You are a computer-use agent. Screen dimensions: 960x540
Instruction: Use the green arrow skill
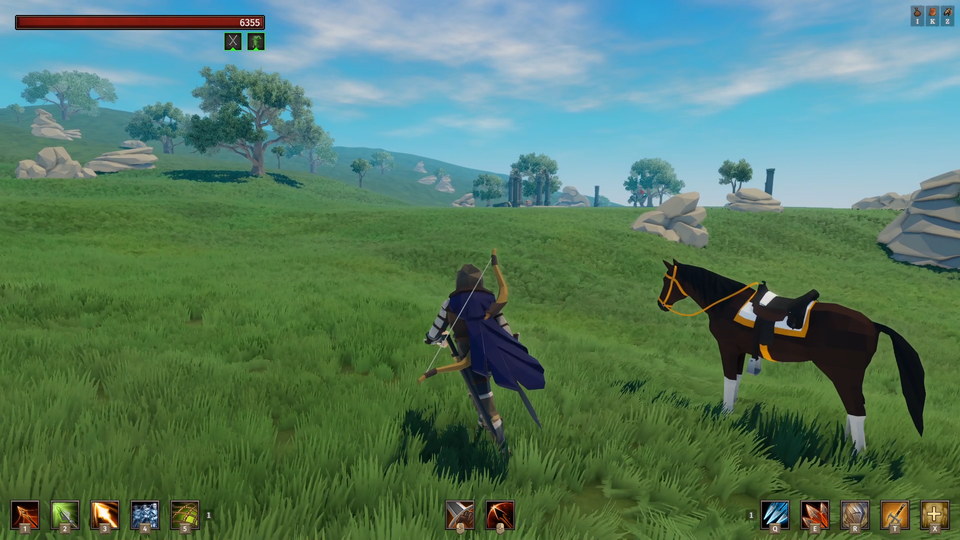click(65, 514)
